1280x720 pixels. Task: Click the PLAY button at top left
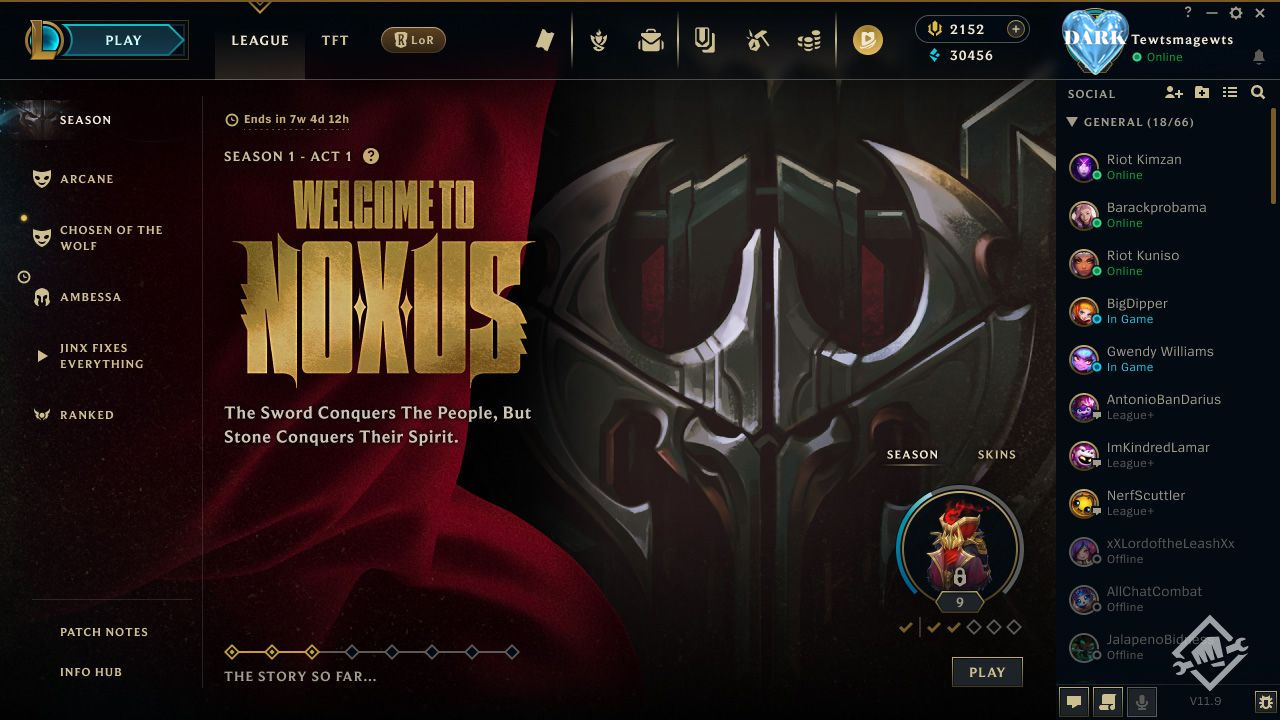[x=122, y=40]
